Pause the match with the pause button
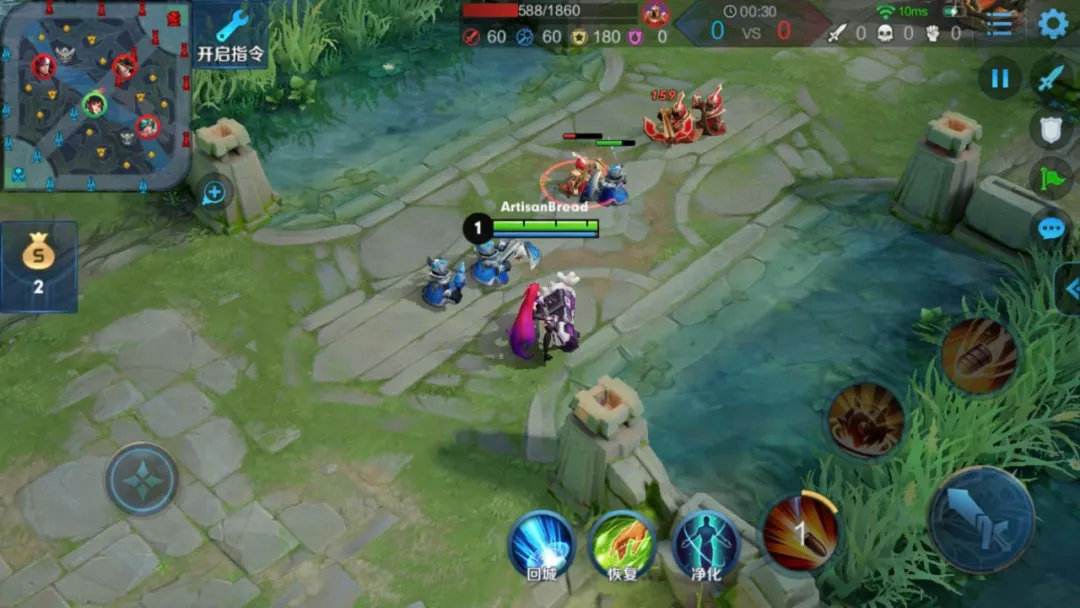This screenshot has height=608, width=1080. click(x=999, y=78)
